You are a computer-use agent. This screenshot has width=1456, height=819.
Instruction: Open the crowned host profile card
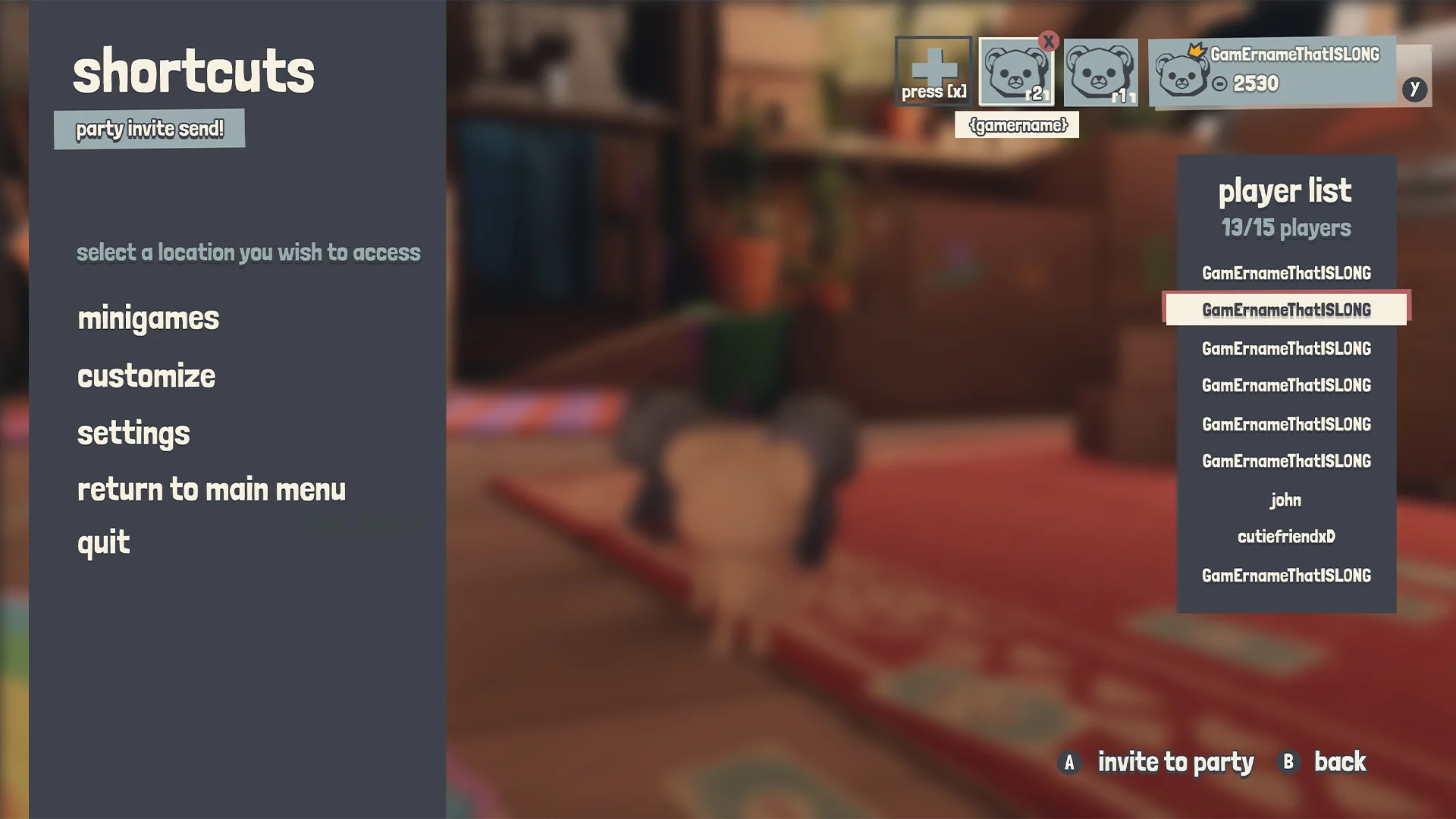click(x=1274, y=71)
